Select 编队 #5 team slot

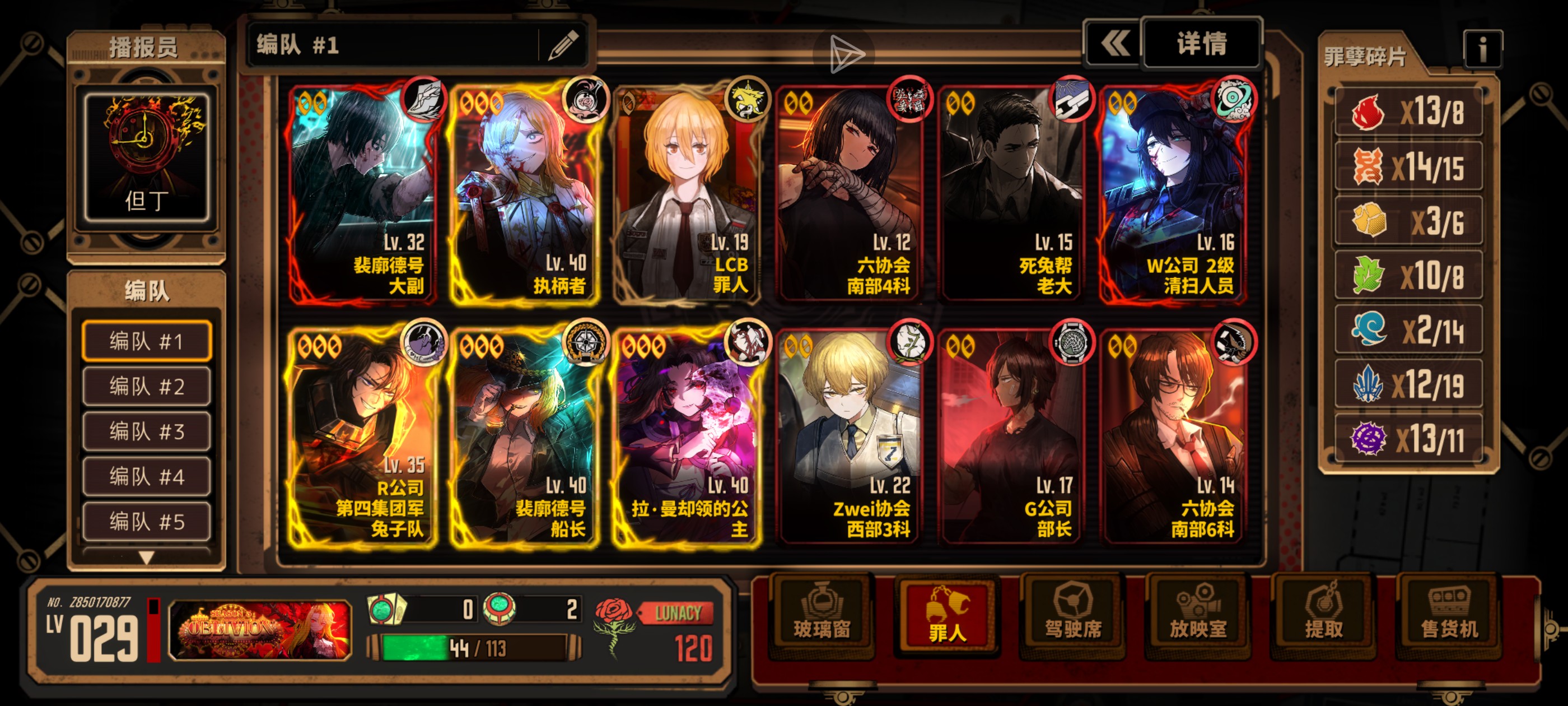pyautogui.click(x=147, y=522)
